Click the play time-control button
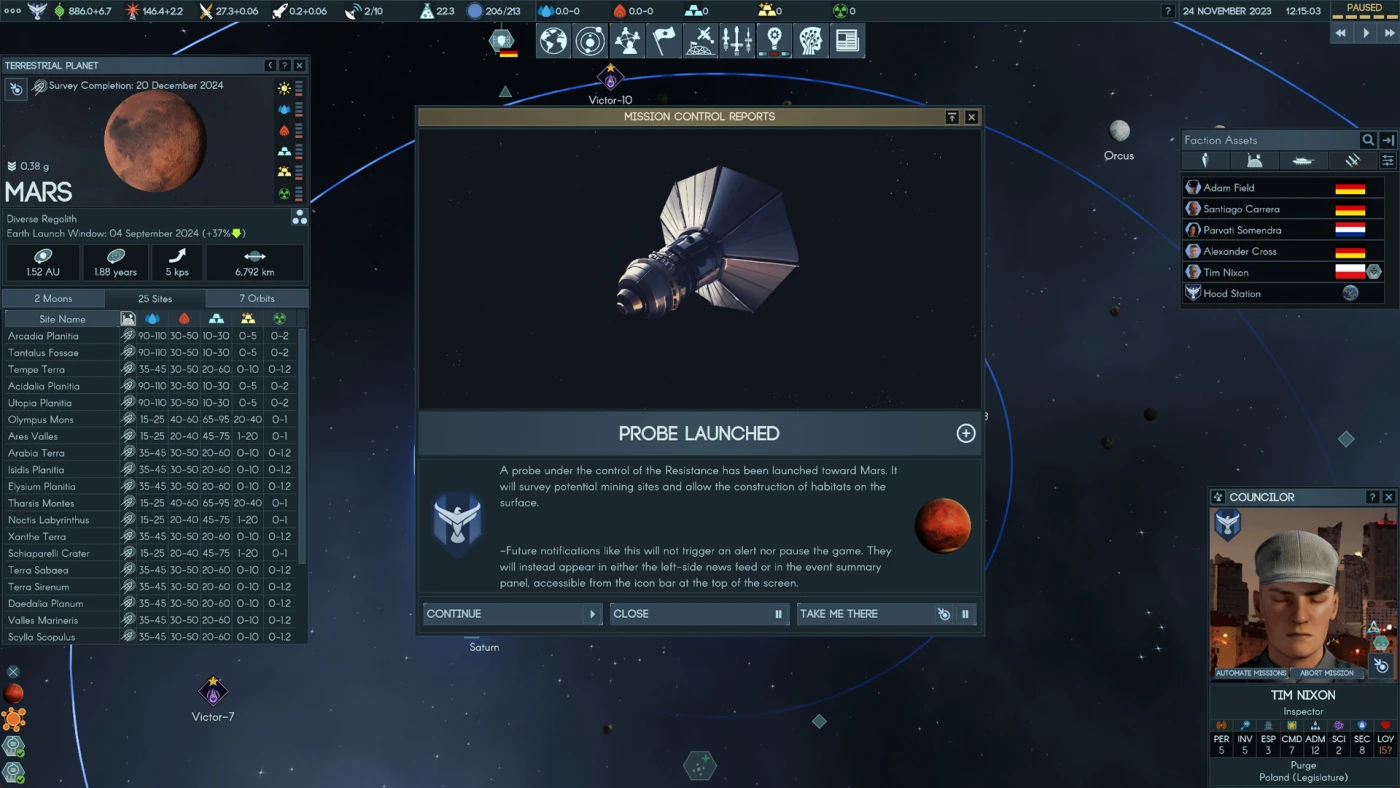The height and width of the screenshot is (788, 1400). click(x=1366, y=33)
